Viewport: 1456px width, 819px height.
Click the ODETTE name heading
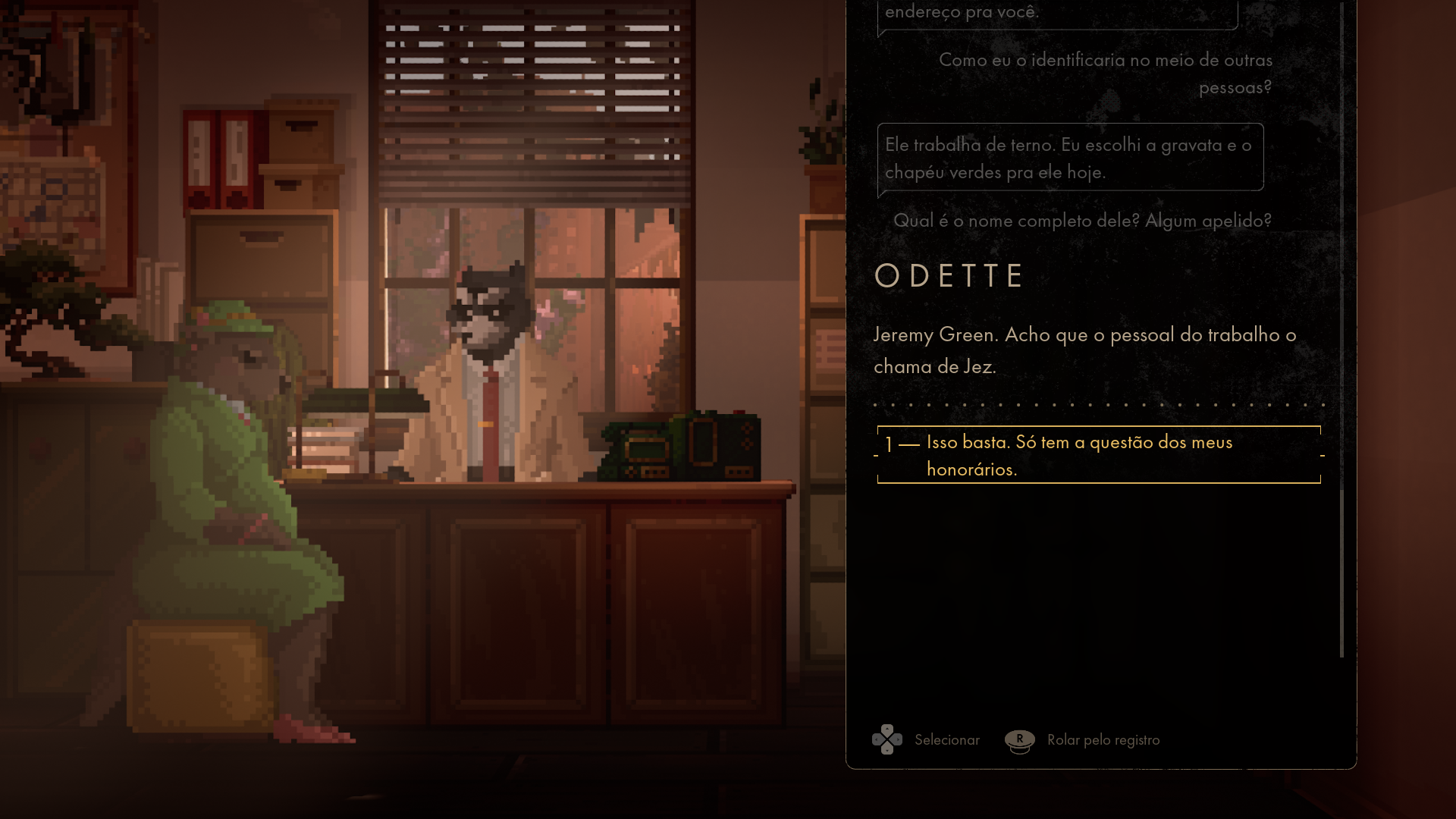pyautogui.click(x=949, y=275)
